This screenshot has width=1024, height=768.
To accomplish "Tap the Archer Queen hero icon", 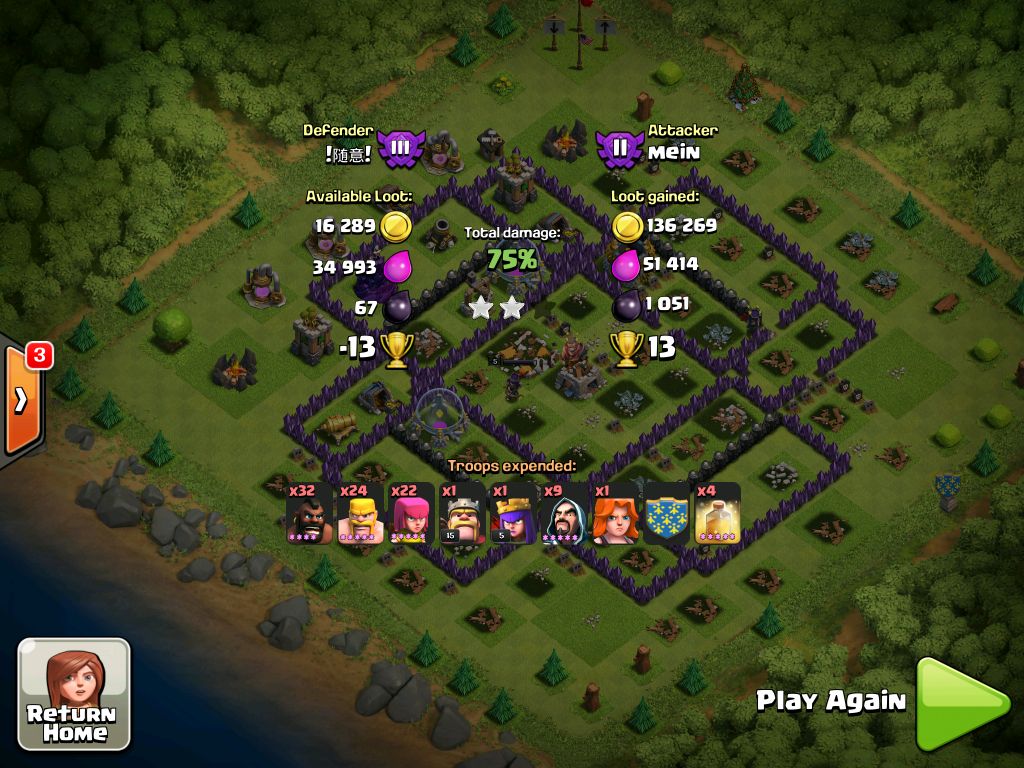I will (x=513, y=514).
